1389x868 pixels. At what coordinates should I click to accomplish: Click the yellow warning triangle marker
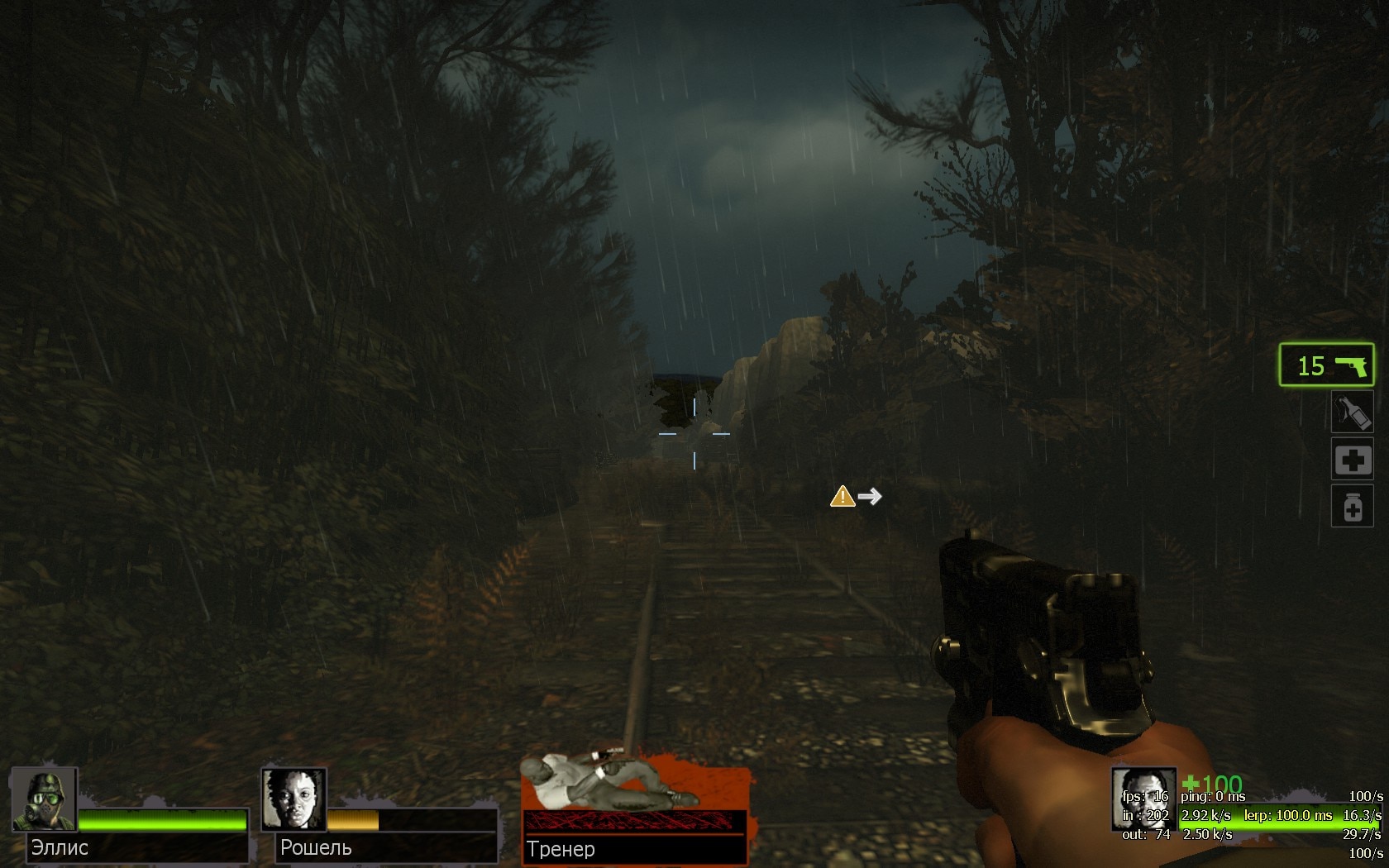842,496
